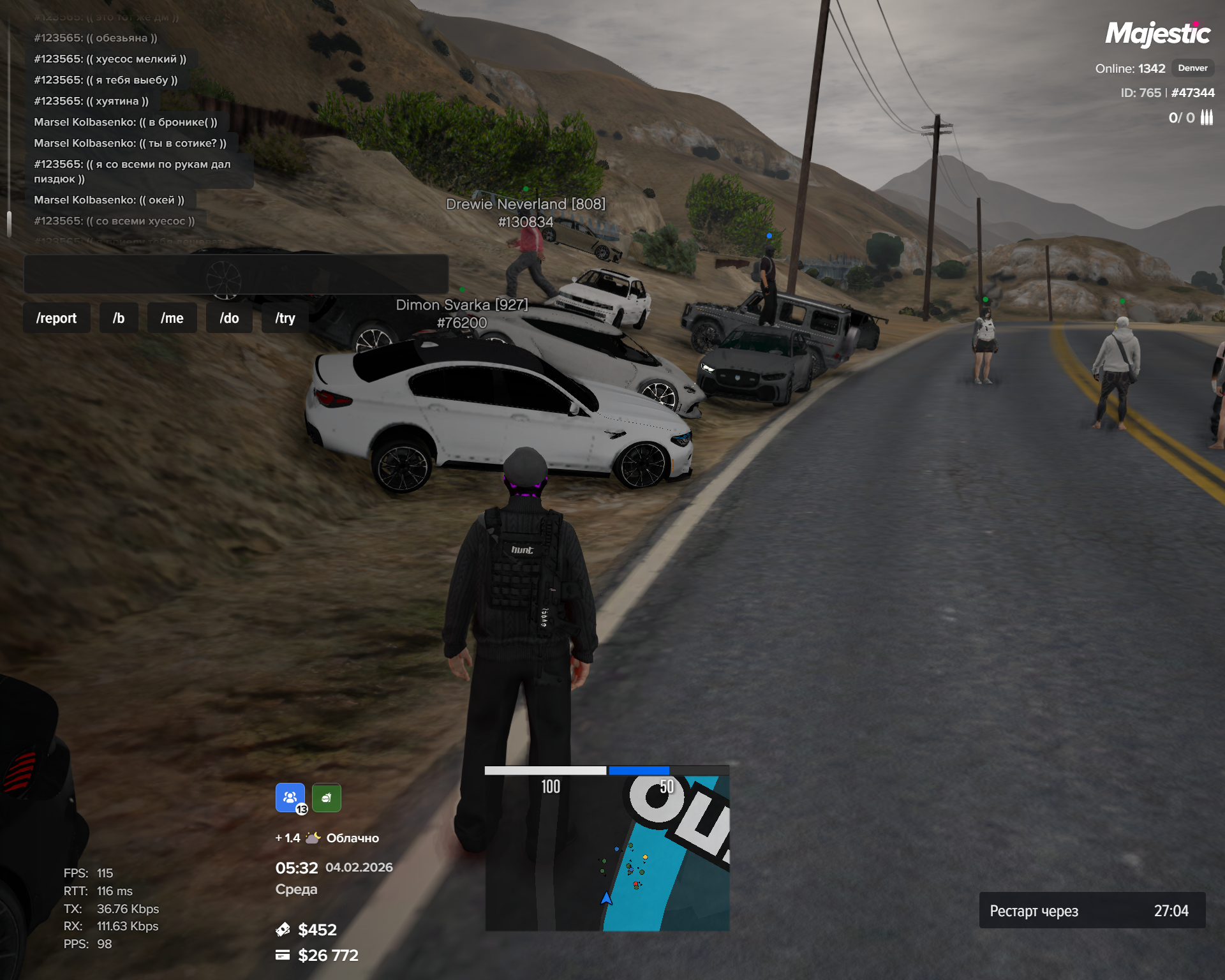Click the /report chat shortcut button
The image size is (1225, 980).
(x=56, y=318)
